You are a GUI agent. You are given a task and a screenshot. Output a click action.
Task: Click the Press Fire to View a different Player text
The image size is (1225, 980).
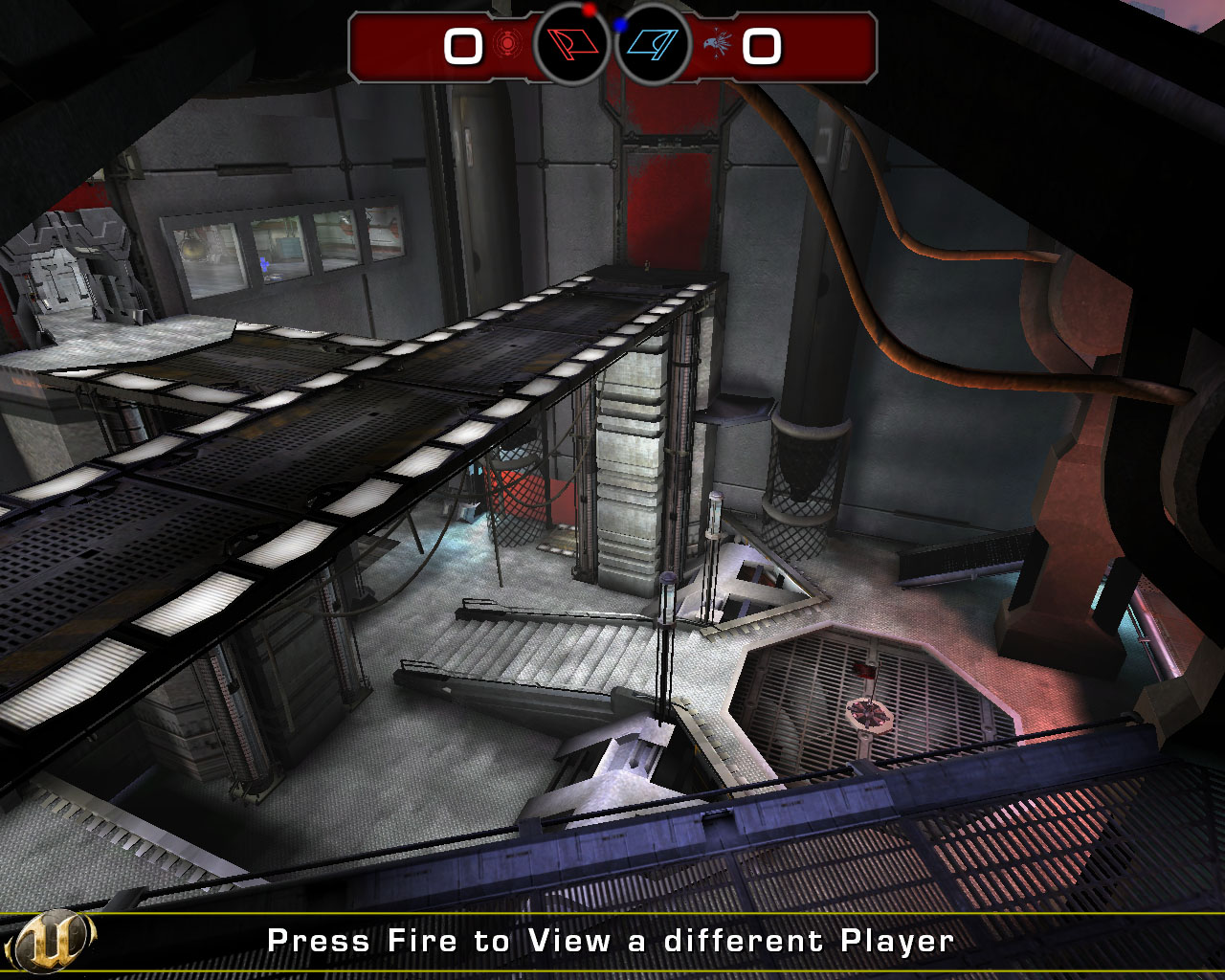(x=611, y=940)
